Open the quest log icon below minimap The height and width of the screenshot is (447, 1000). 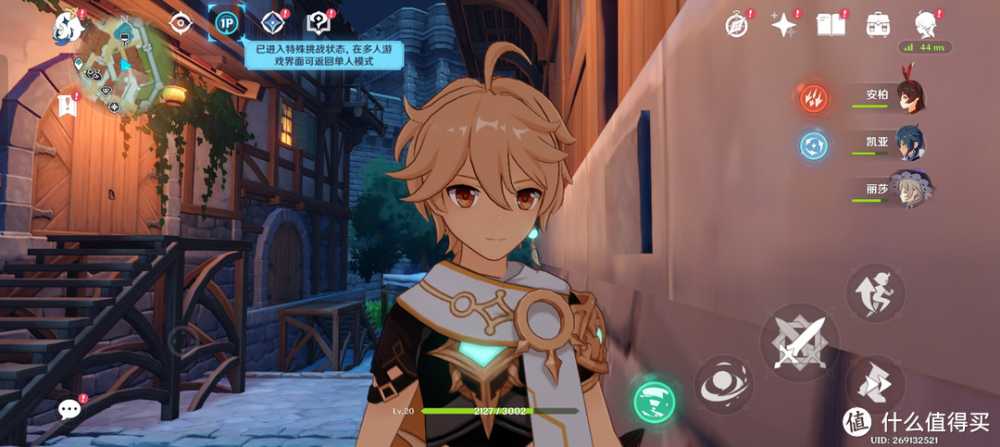[x=68, y=105]
